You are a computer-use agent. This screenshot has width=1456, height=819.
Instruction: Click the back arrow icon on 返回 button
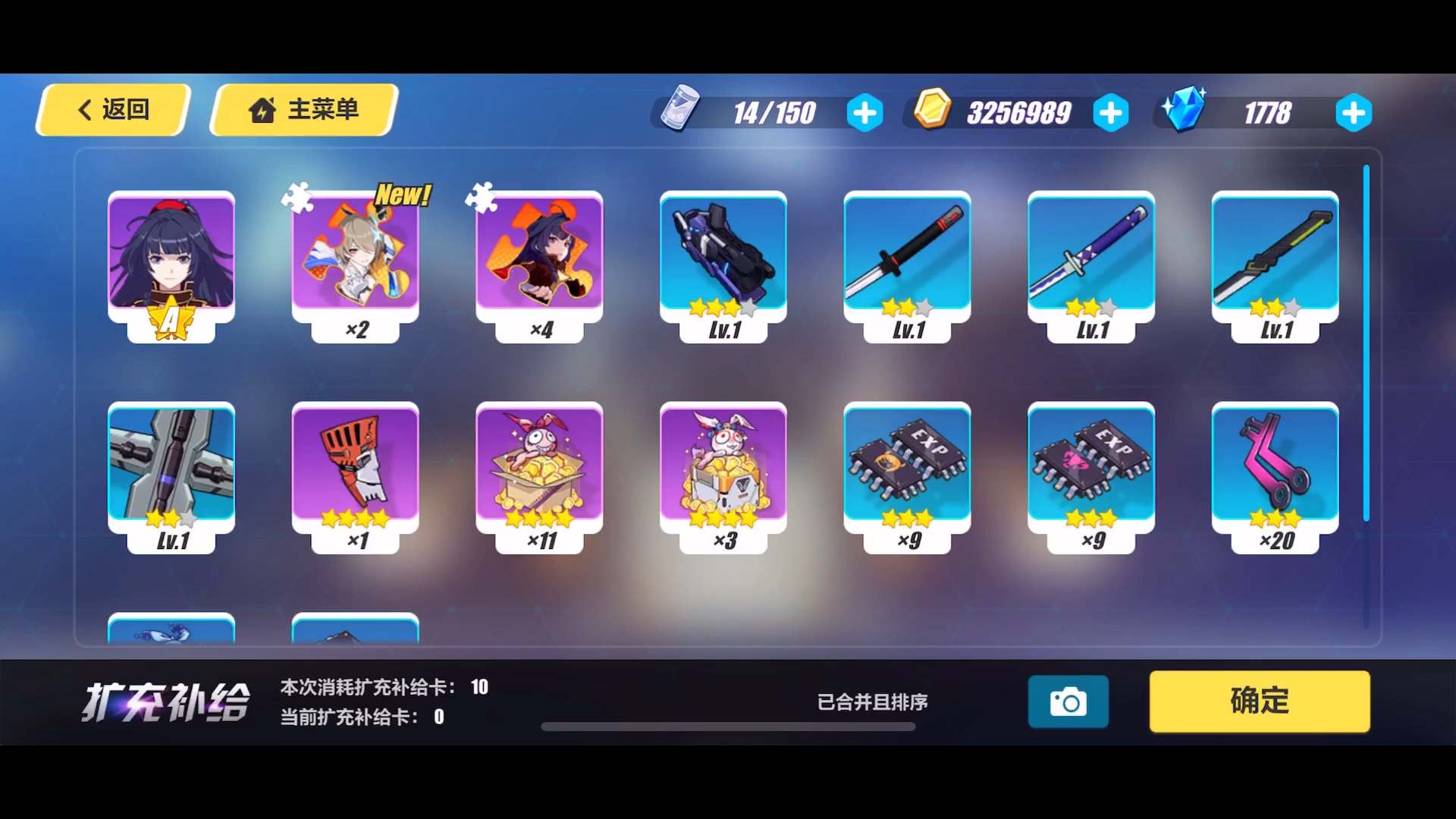click(85, 109)
